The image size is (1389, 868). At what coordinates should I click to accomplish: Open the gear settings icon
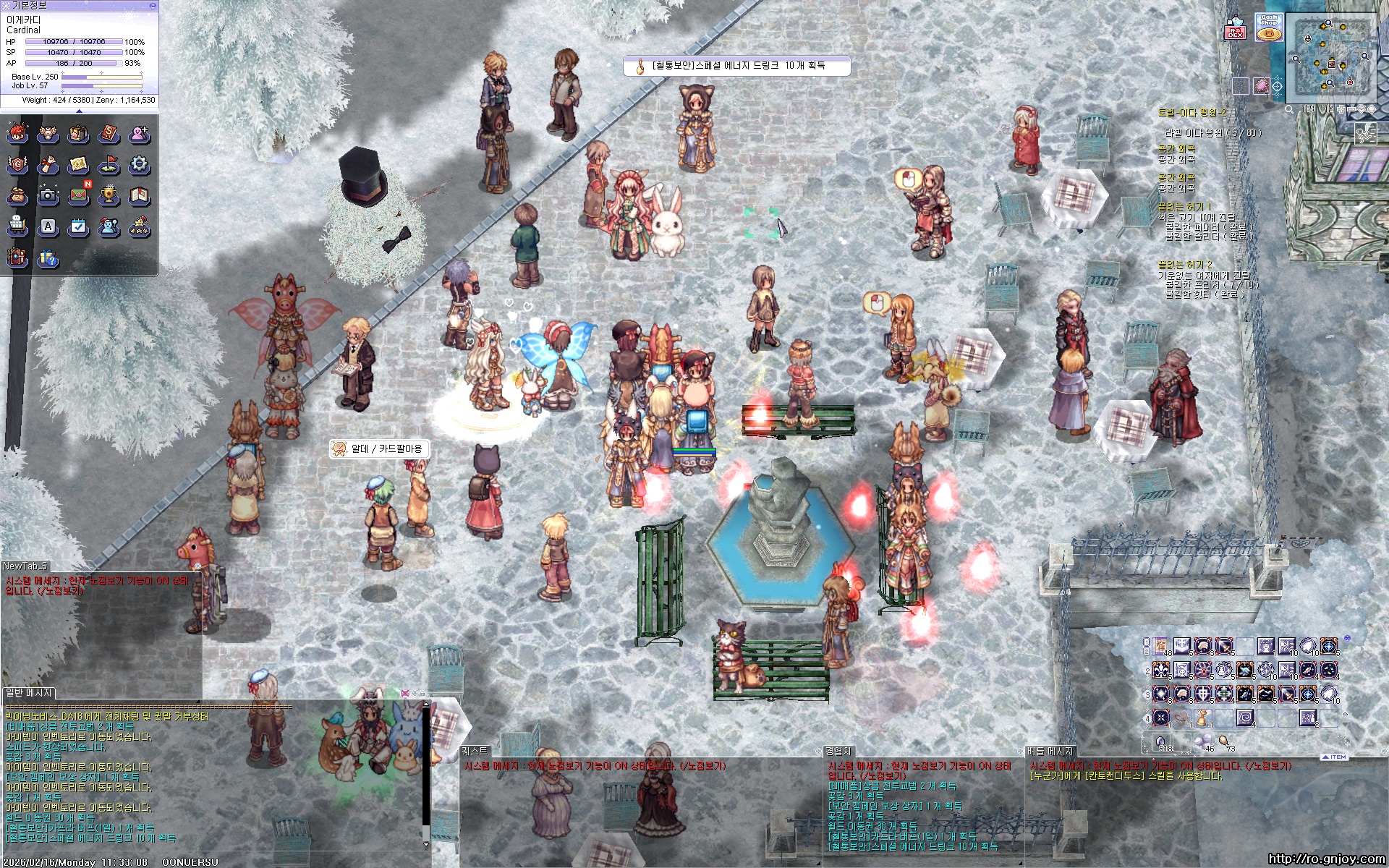coord(139,165)
